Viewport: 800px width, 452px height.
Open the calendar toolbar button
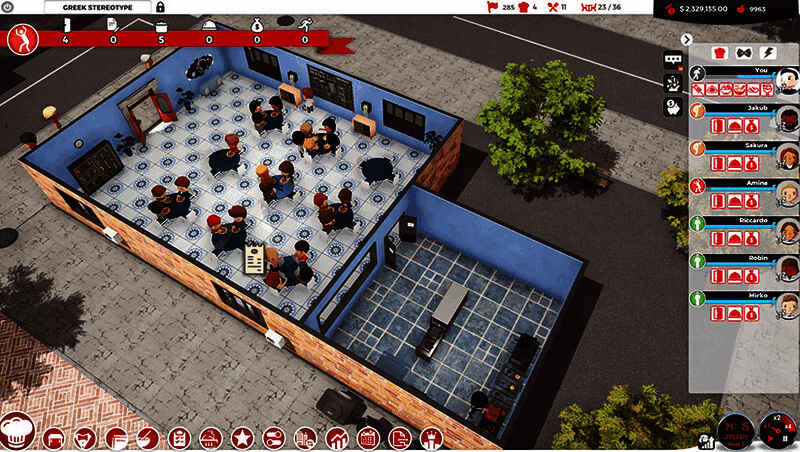[x=368, y=437]
